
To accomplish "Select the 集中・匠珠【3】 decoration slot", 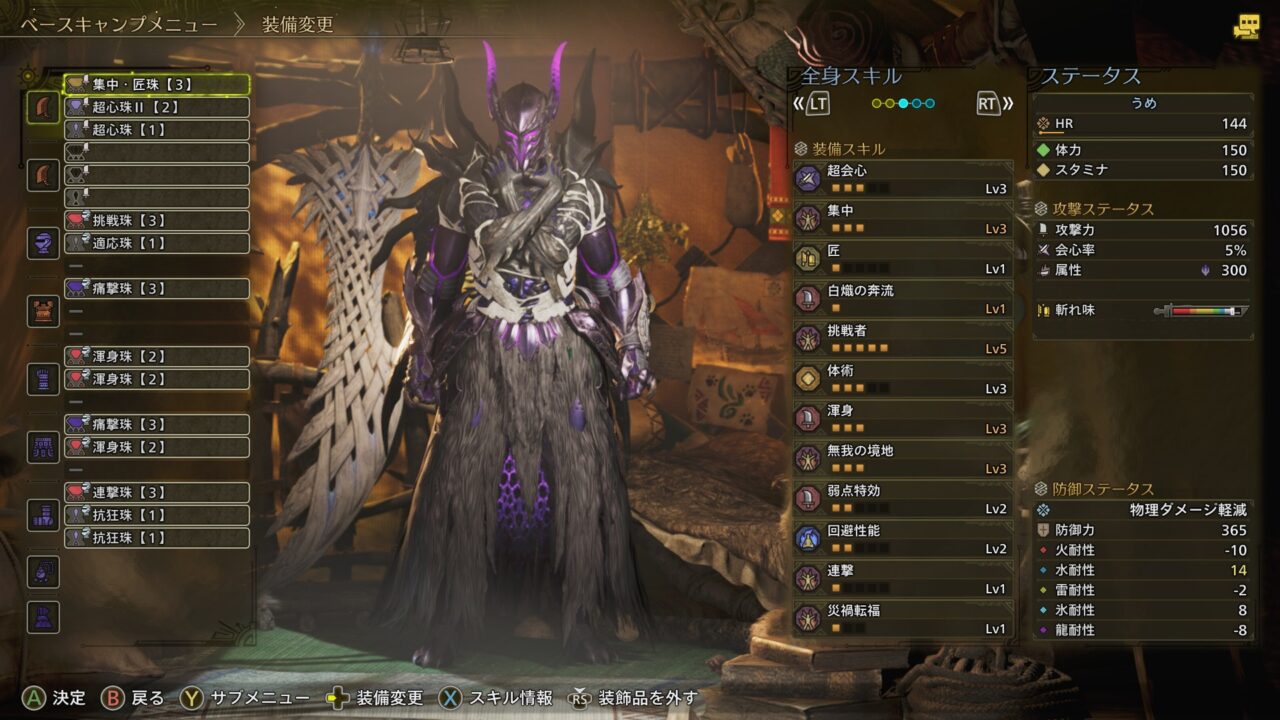I will coord(157,85).
